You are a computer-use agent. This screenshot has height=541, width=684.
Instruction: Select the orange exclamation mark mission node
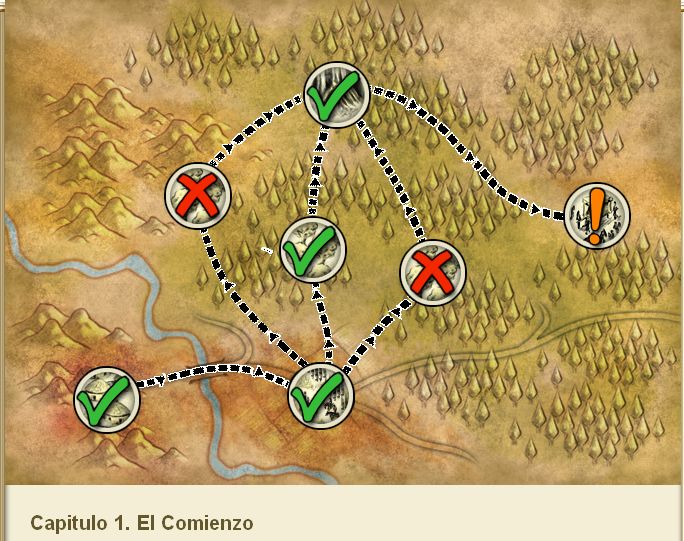pos(596,215)
